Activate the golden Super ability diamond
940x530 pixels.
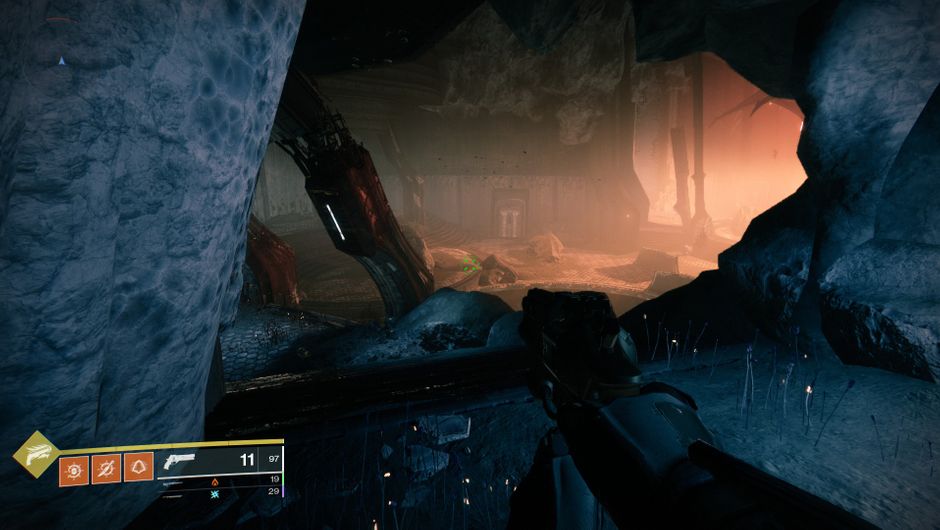(34, 453)
